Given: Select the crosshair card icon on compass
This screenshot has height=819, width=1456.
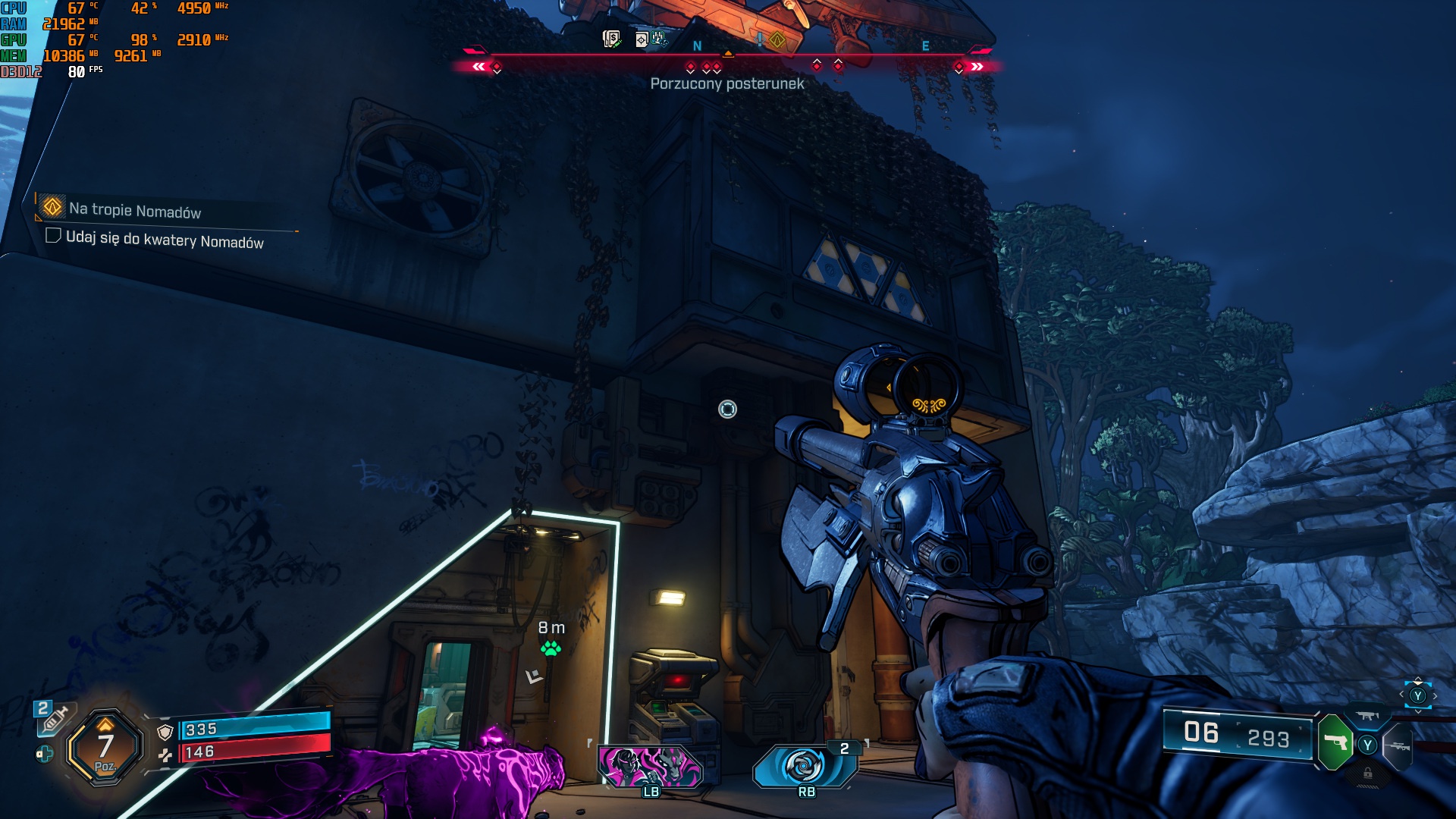Looking at the screenshot, I should coord(642,39).
